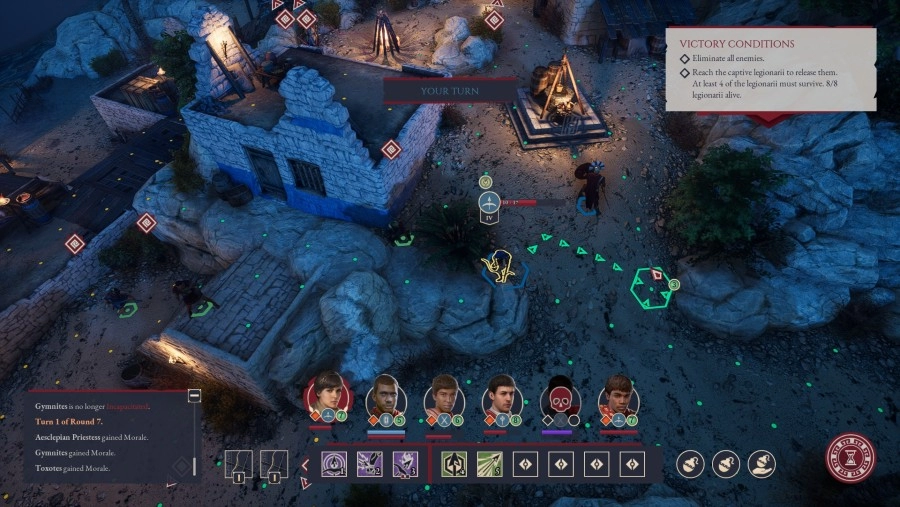Click the red left arrow beside the abilities

pos(305,464)
